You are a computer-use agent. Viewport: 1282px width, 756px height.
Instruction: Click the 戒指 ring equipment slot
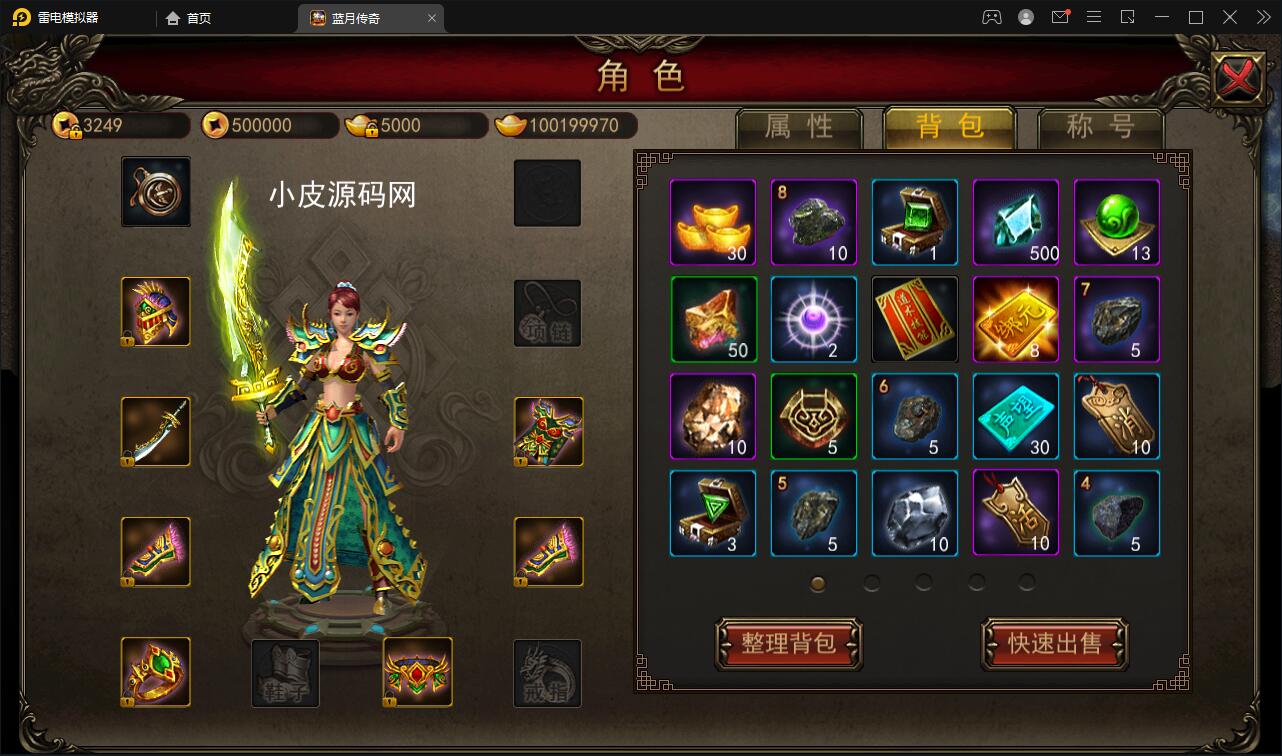coord(547,674)
